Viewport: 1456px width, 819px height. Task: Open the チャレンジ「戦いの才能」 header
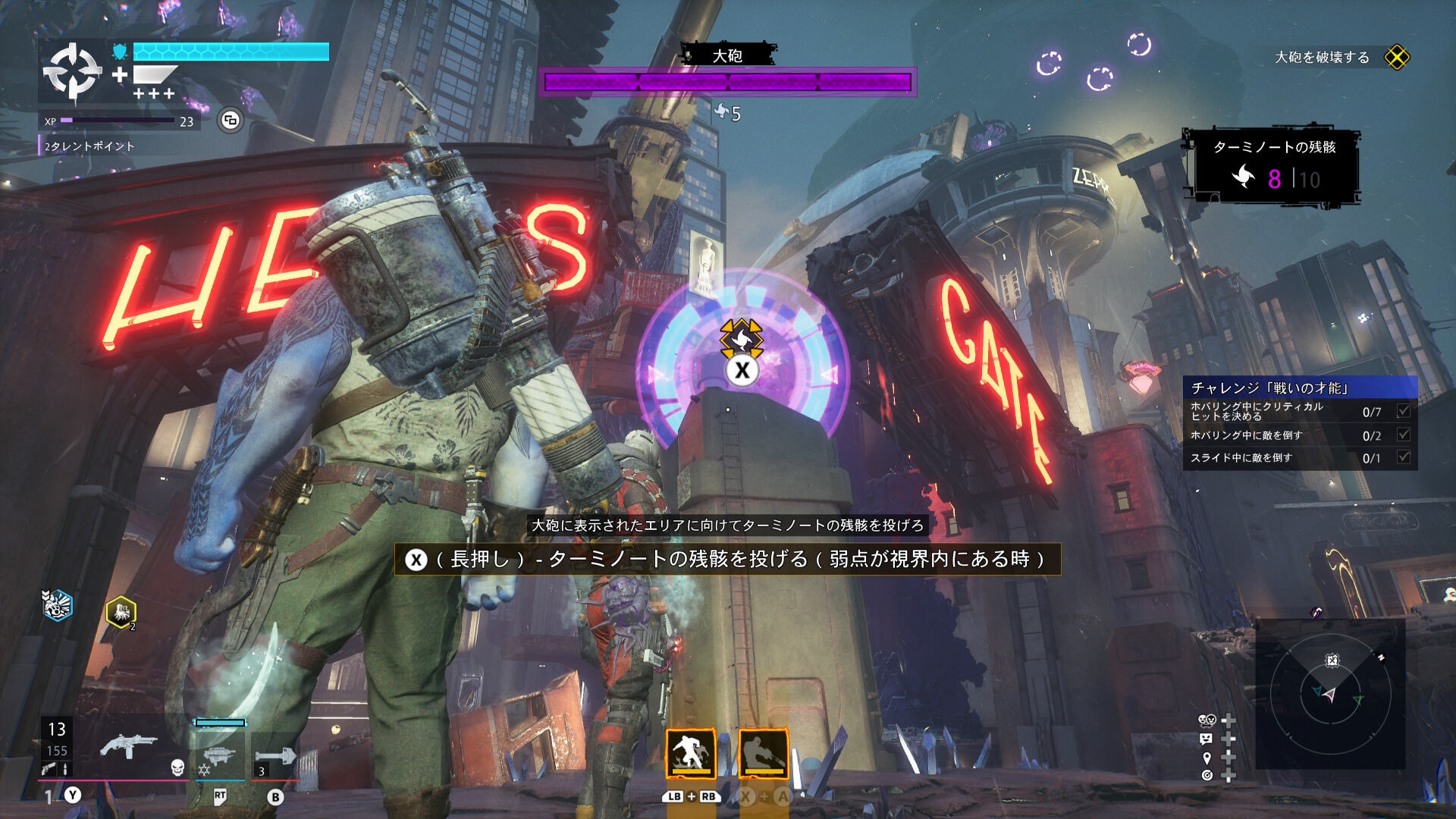(x=1299, y=388)
